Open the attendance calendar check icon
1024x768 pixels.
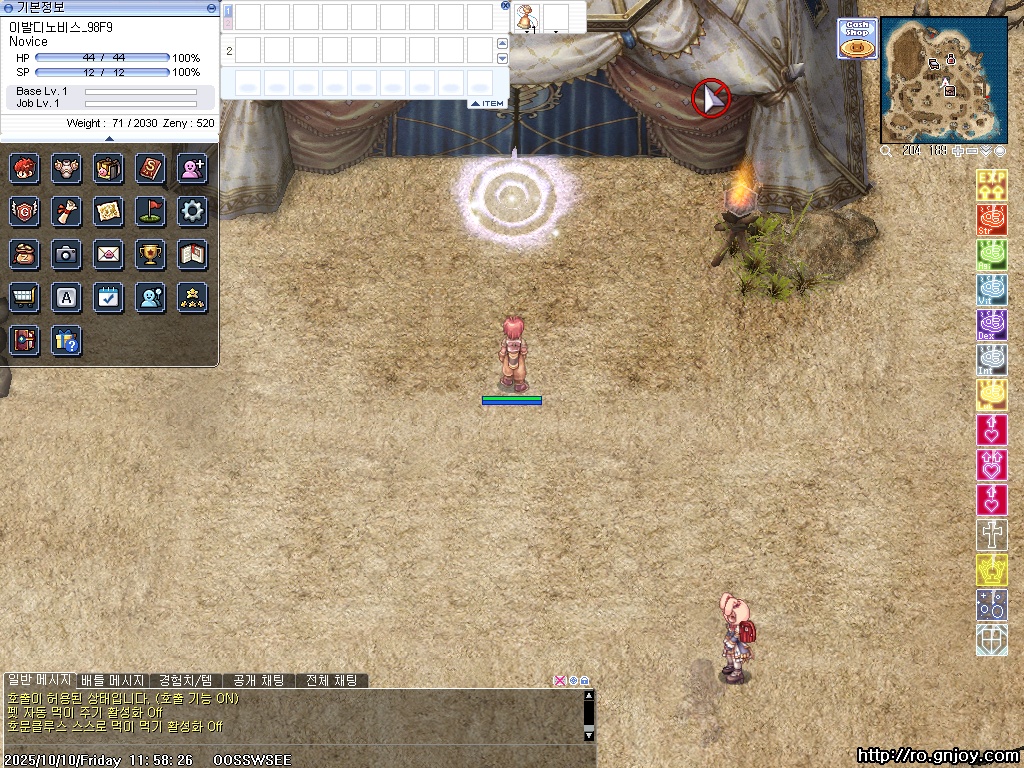tap(108, 297)
